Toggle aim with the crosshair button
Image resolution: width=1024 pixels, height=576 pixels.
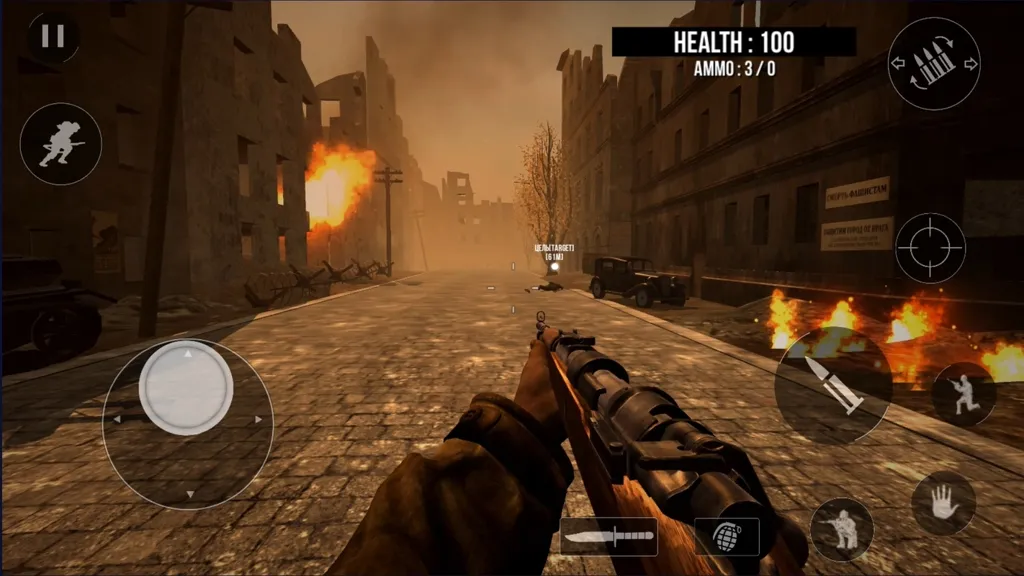tap(930, 247)
